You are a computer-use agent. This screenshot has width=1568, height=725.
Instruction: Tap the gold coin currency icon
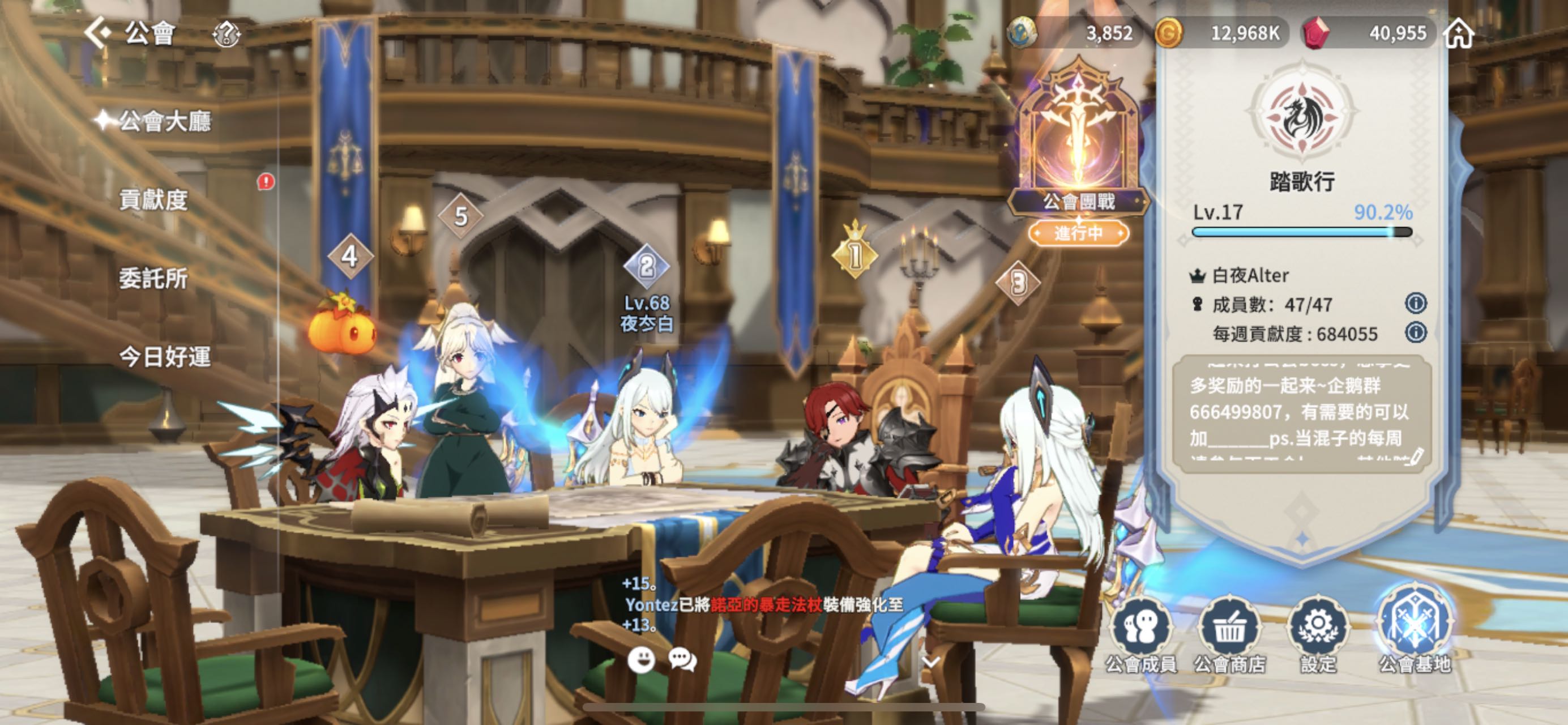click(1169, 33)
